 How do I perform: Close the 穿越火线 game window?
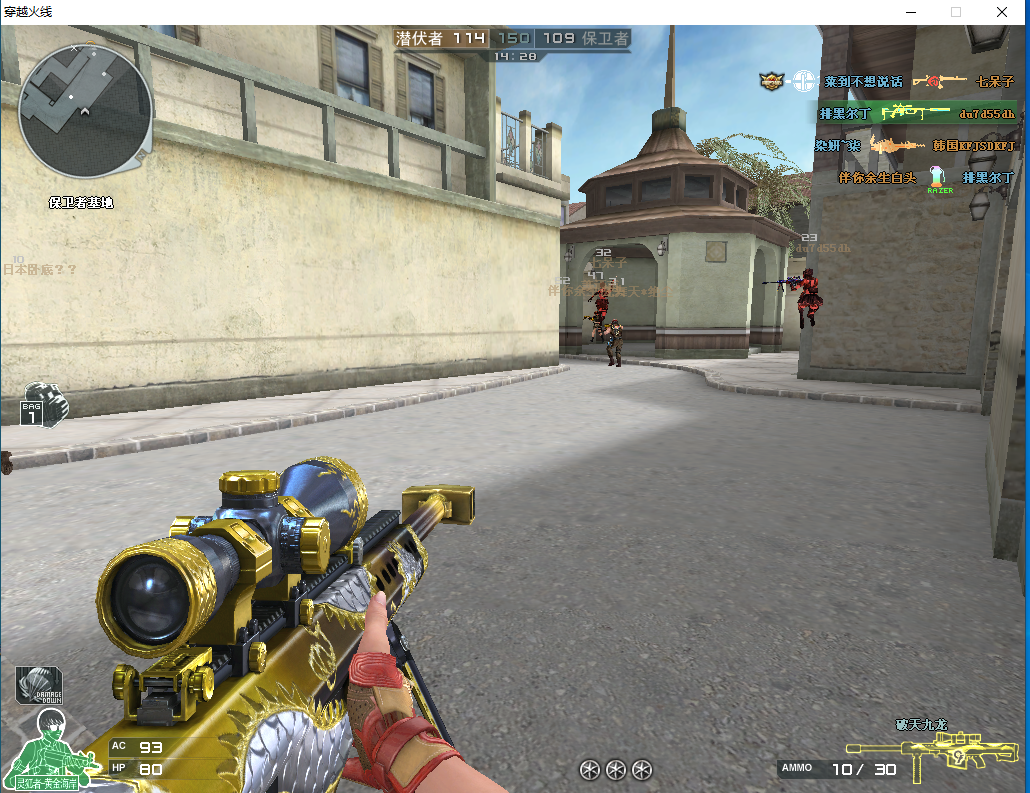point(1001,12)
